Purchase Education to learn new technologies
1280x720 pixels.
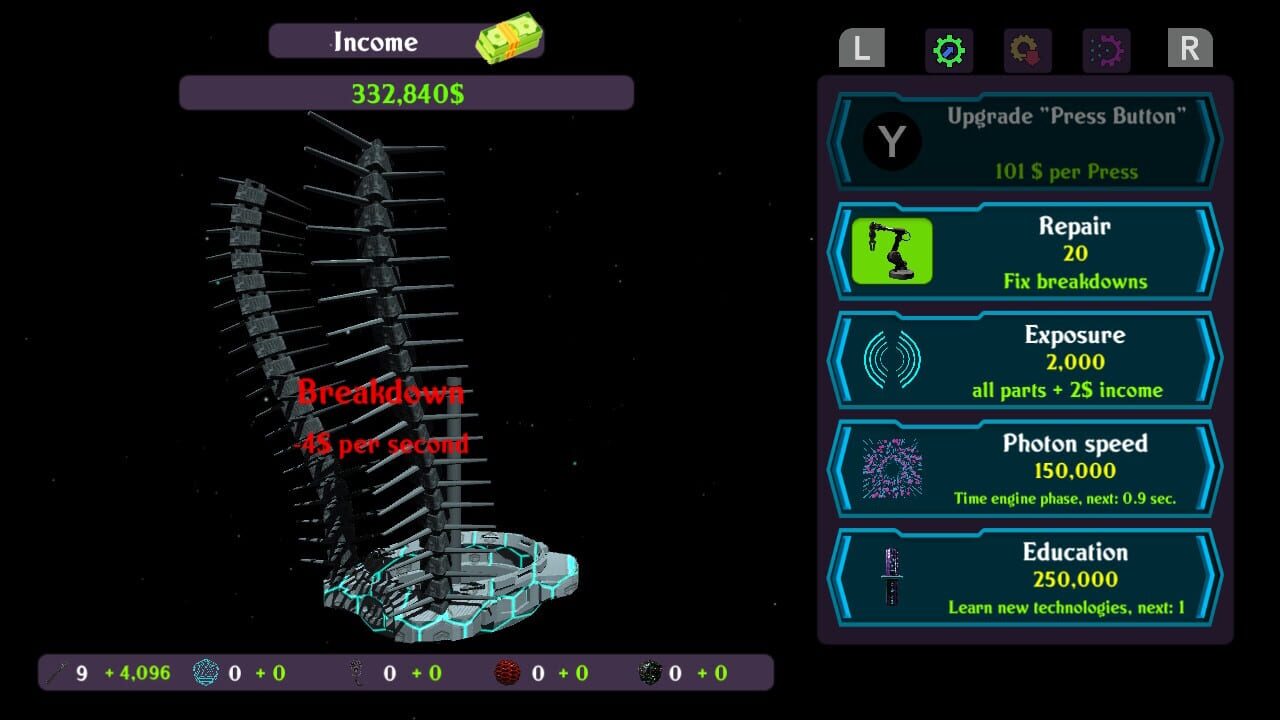pos(1075,578)
